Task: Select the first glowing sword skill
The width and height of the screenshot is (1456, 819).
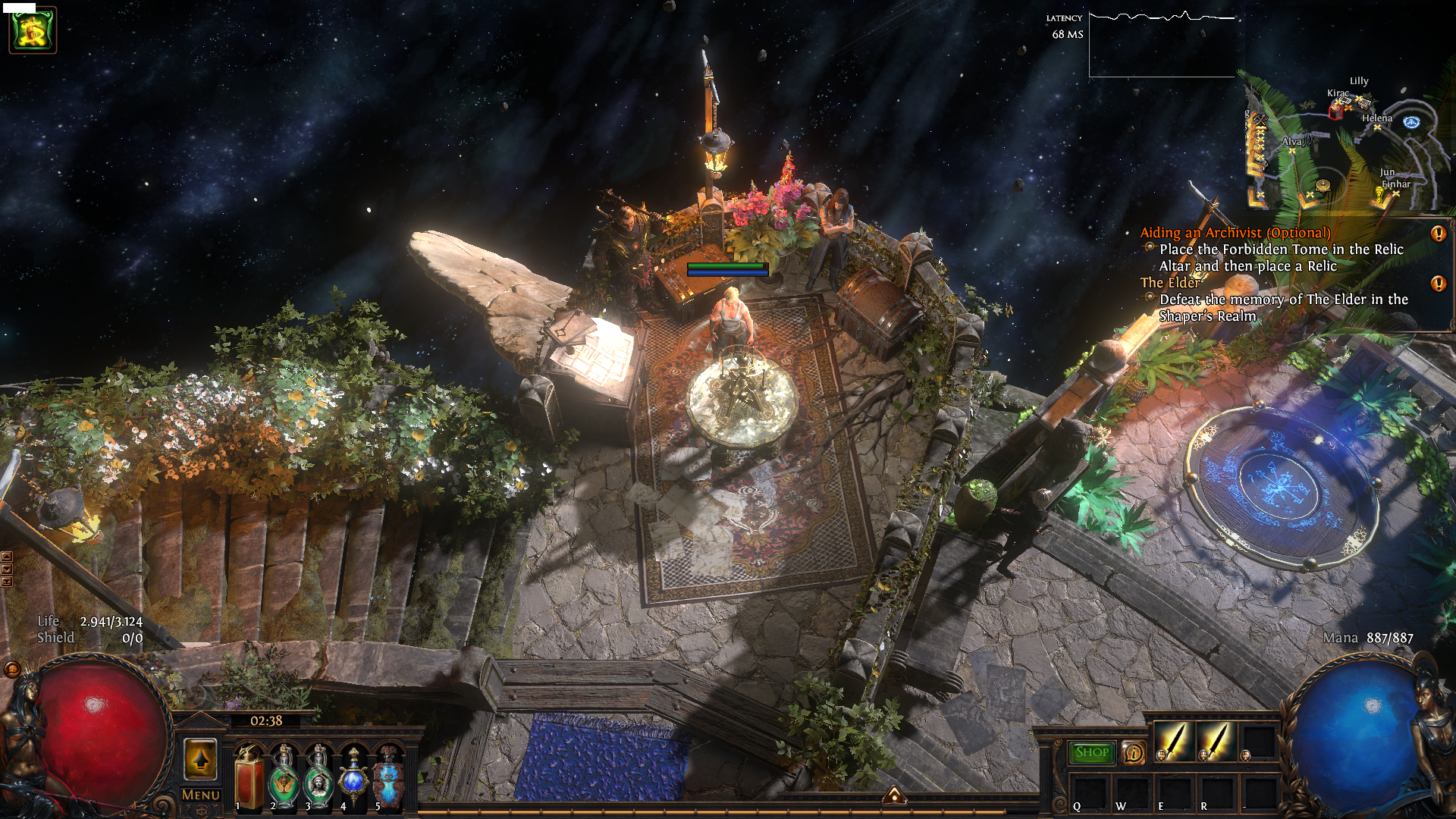Action: 1173,741
